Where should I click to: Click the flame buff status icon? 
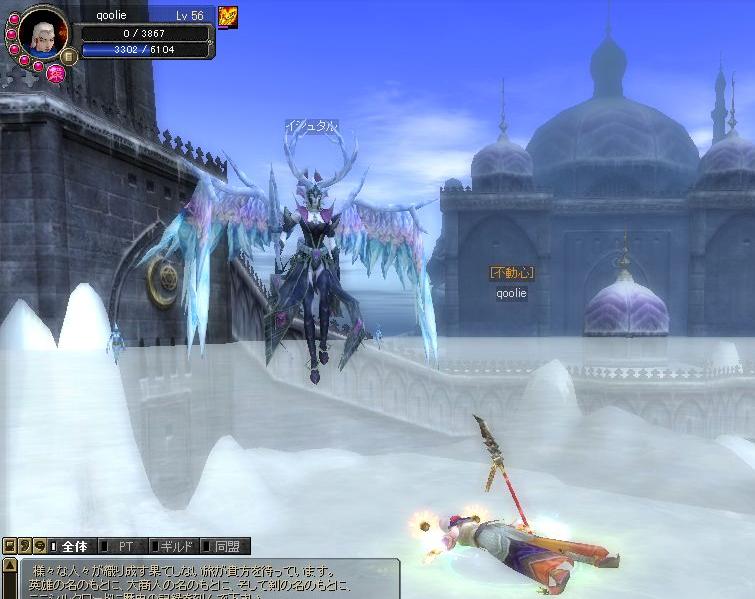pyautogui.click(x=228, y=17)
